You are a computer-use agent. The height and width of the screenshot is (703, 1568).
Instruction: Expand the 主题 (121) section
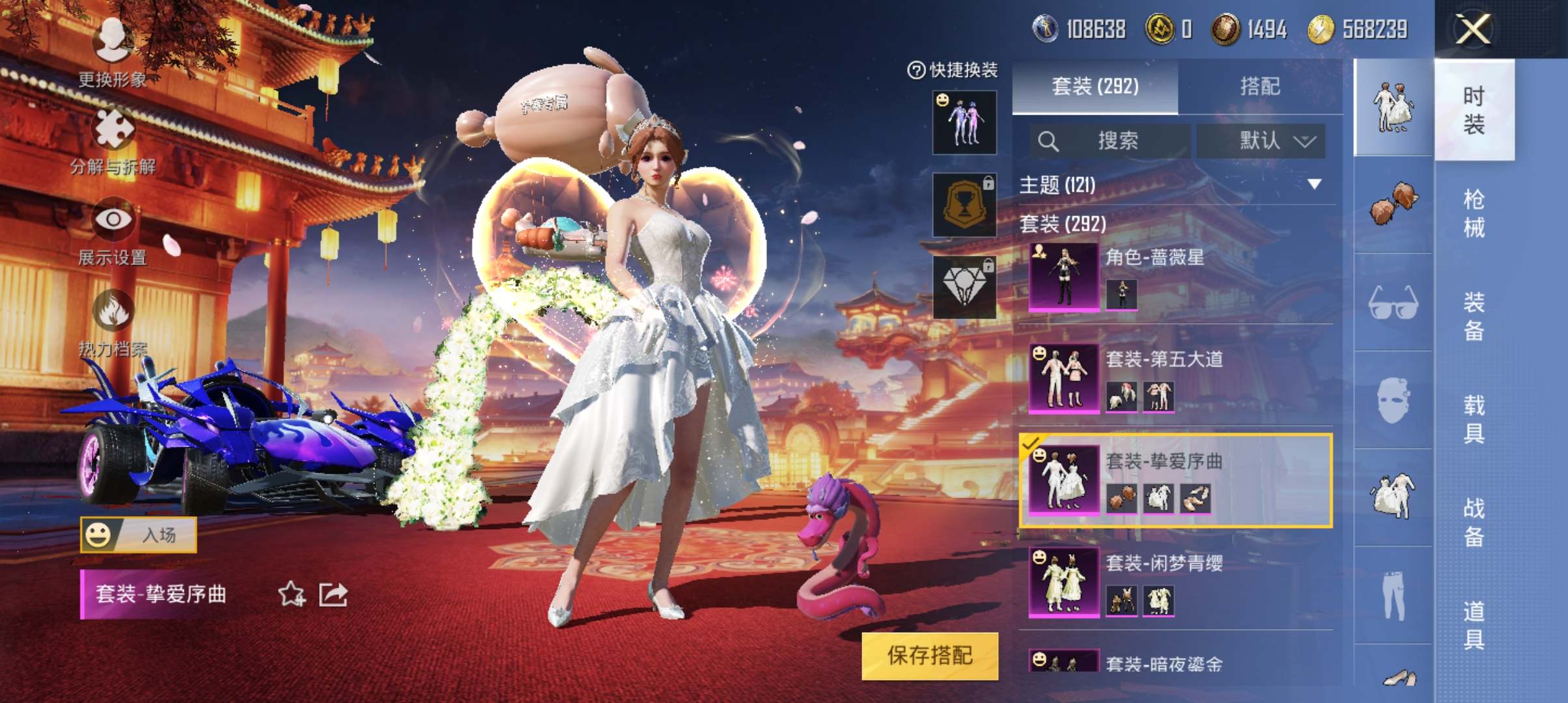point(1314,185)
